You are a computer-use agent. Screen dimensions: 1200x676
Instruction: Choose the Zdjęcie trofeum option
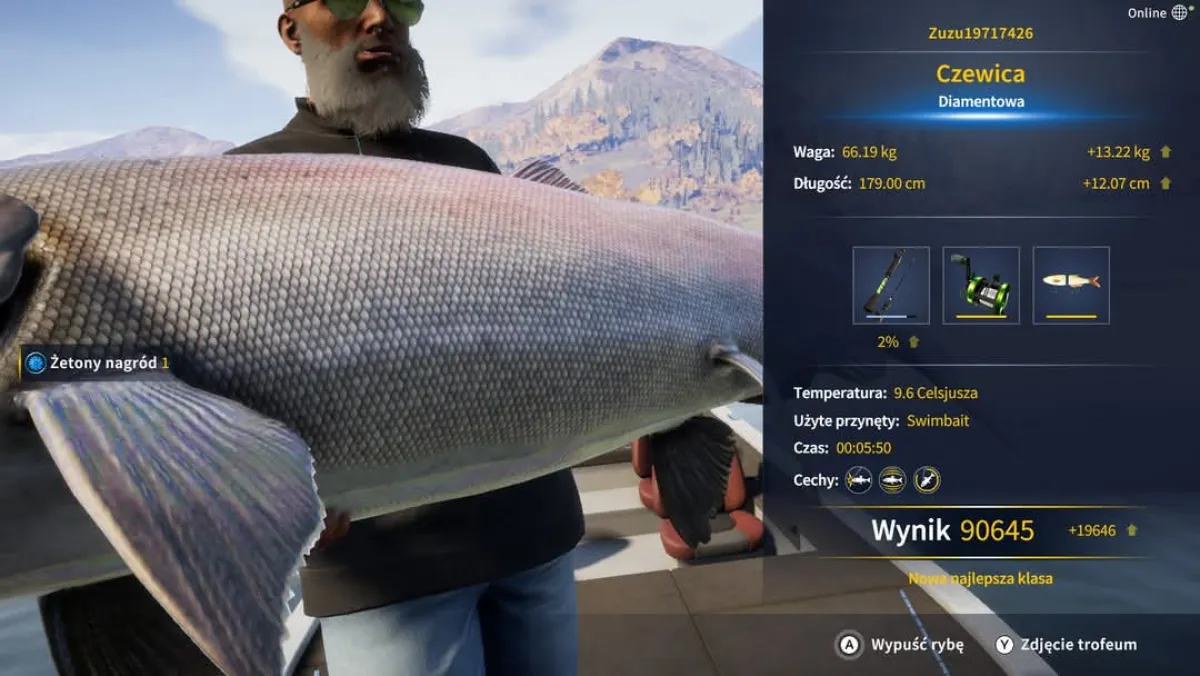click(1065, 645)
